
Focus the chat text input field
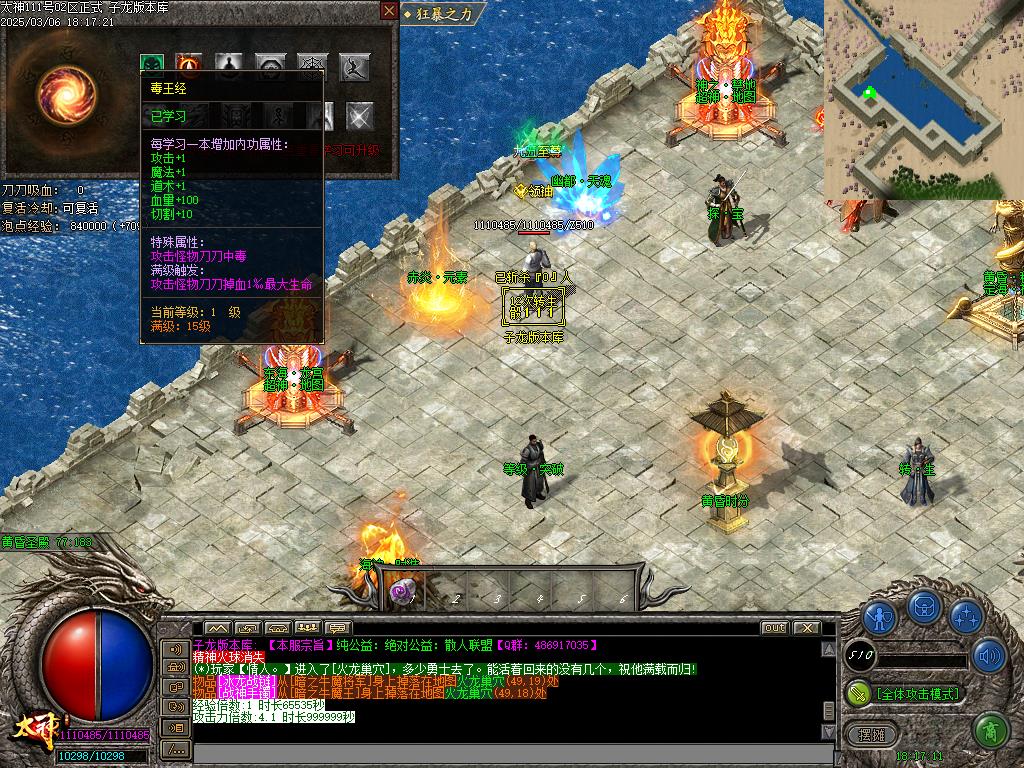510,752
